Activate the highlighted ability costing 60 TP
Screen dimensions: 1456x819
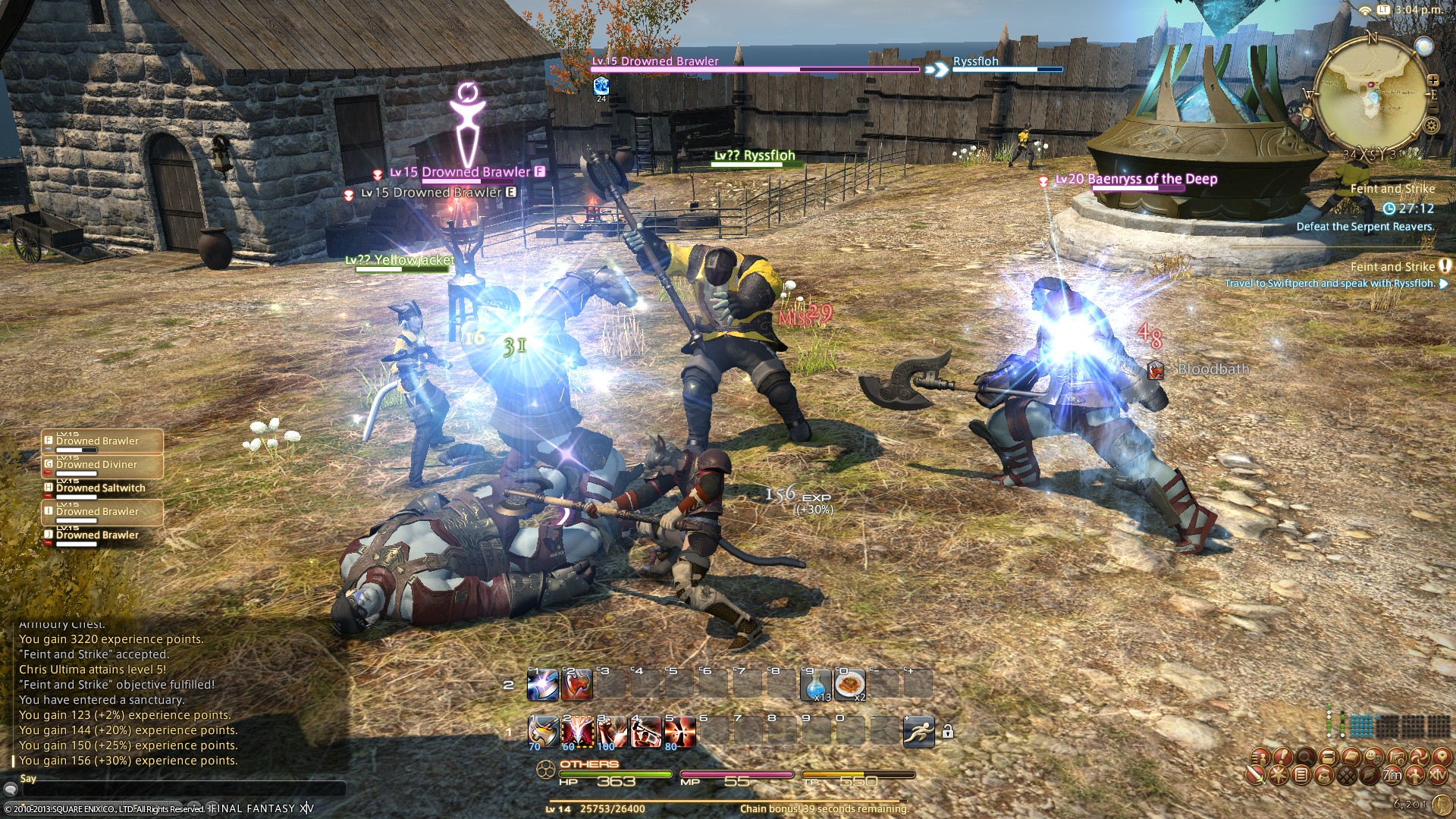click(x=576, y=732)
